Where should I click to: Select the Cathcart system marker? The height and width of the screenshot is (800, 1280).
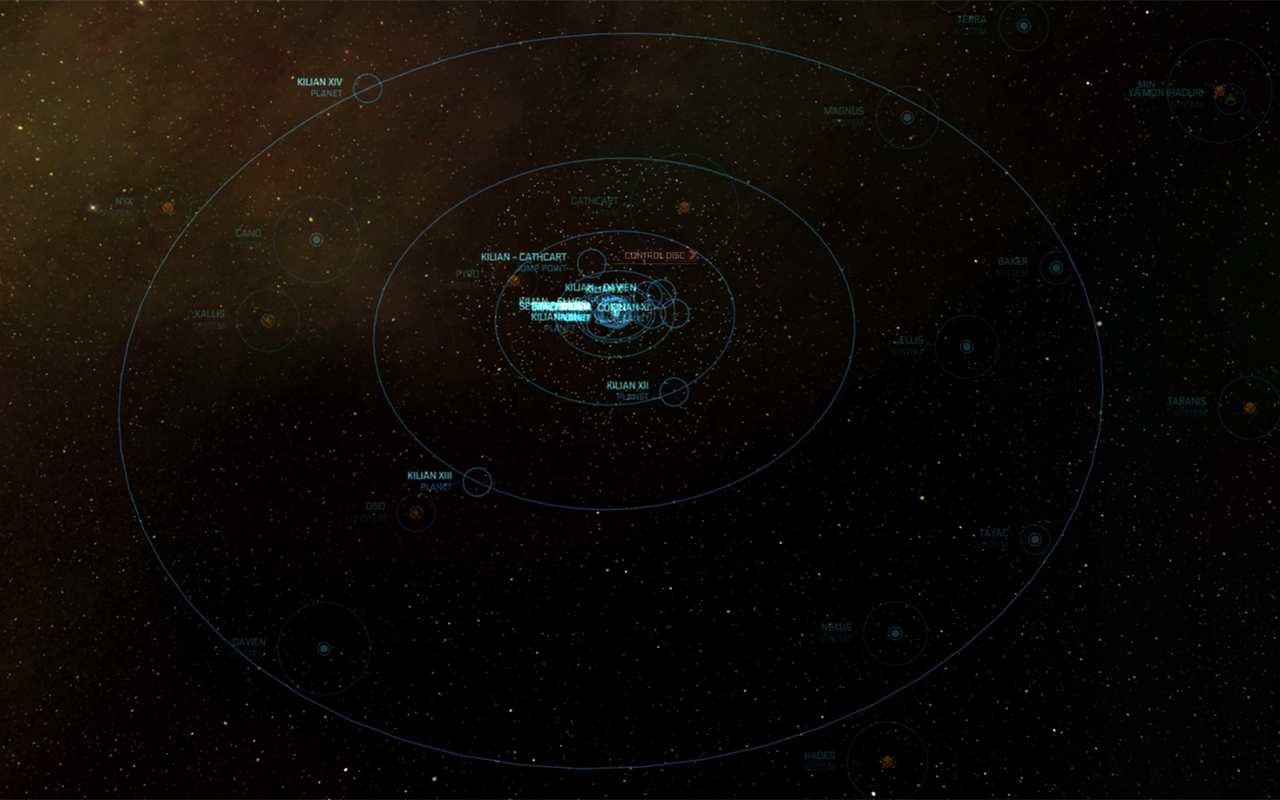click(684, 208)
